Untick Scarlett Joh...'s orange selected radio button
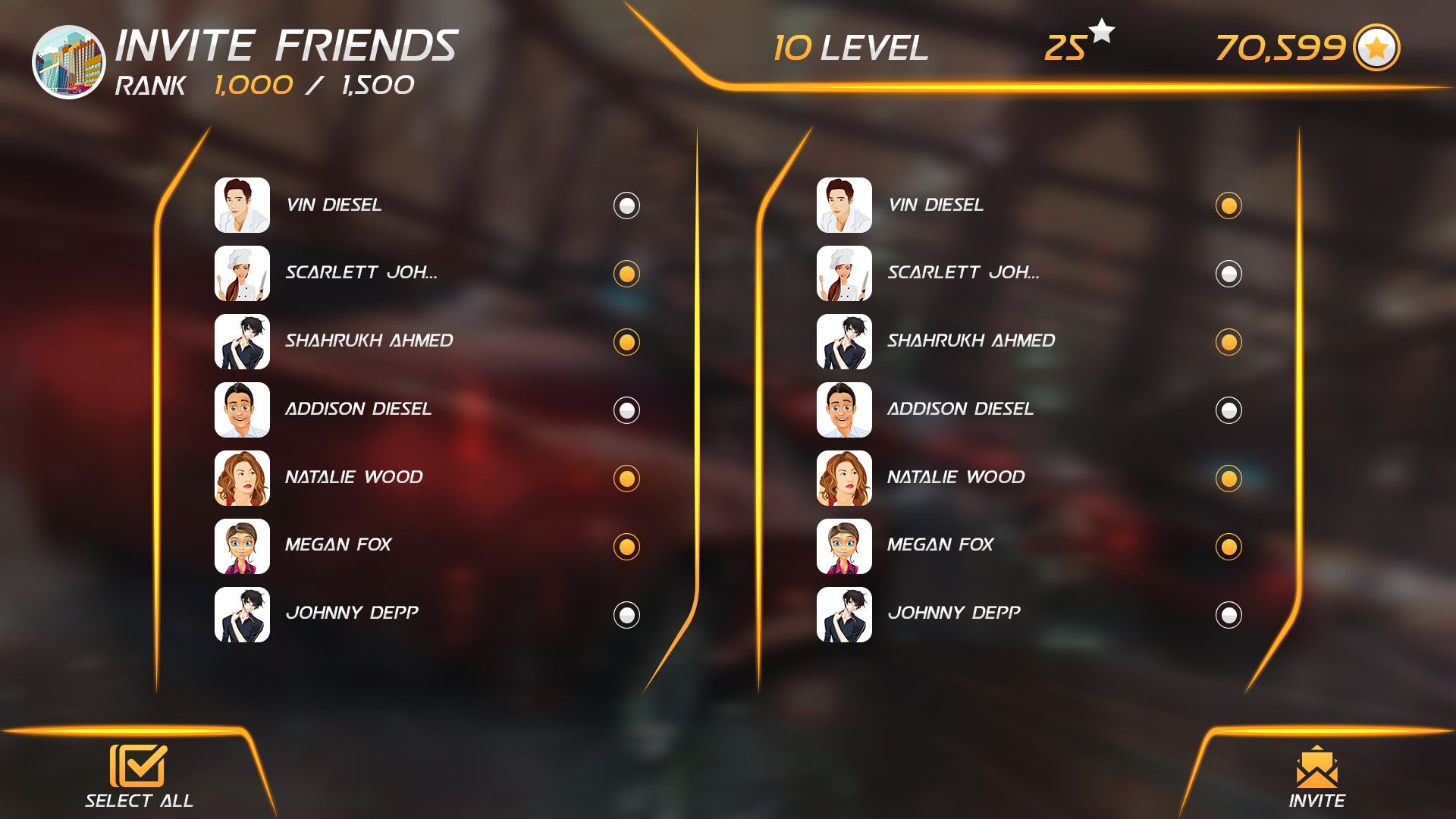The image size is (1456, 819). click(626, 274)
